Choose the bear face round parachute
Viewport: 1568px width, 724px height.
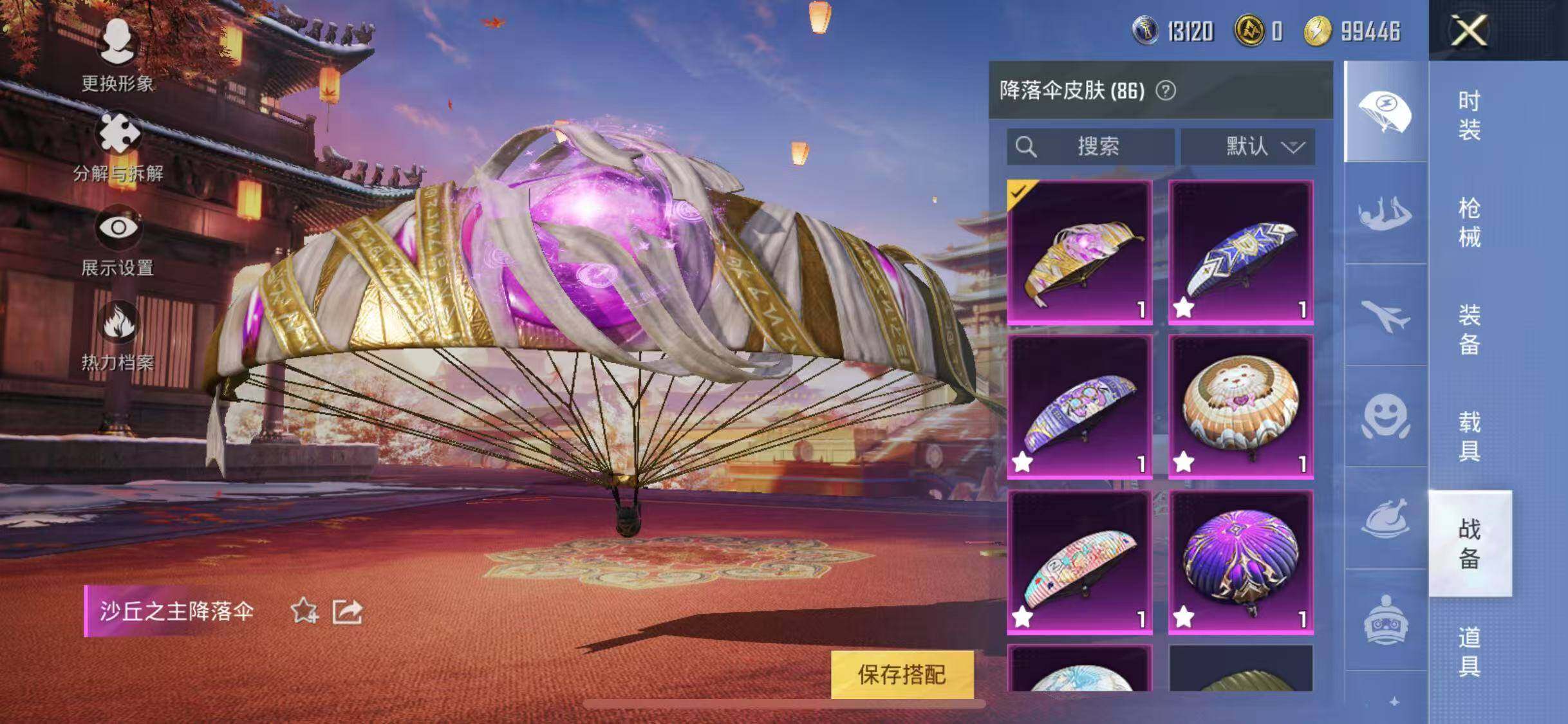pyautogui.click(x=1240, y=407)
